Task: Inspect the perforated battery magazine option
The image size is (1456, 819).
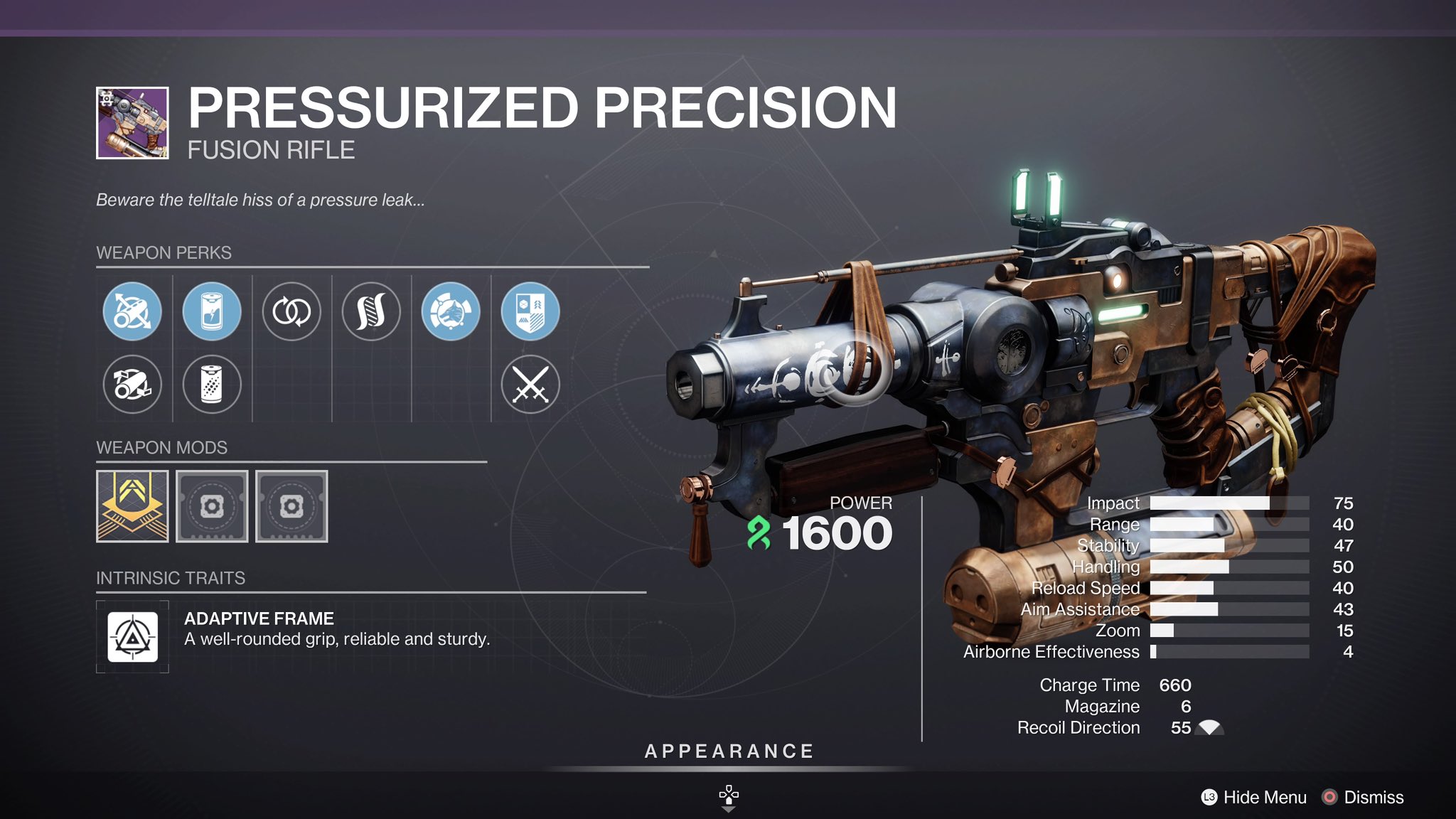Action: coord(212,385)
